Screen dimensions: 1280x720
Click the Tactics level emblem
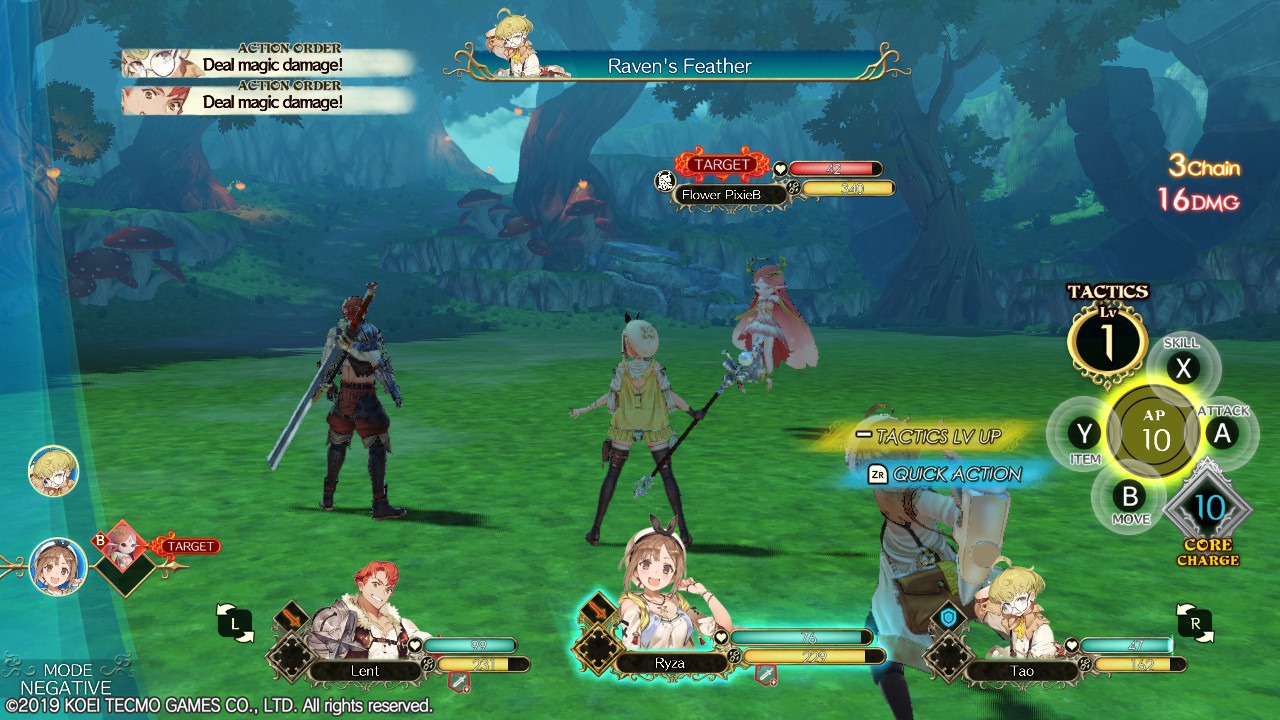point(1107,341)
